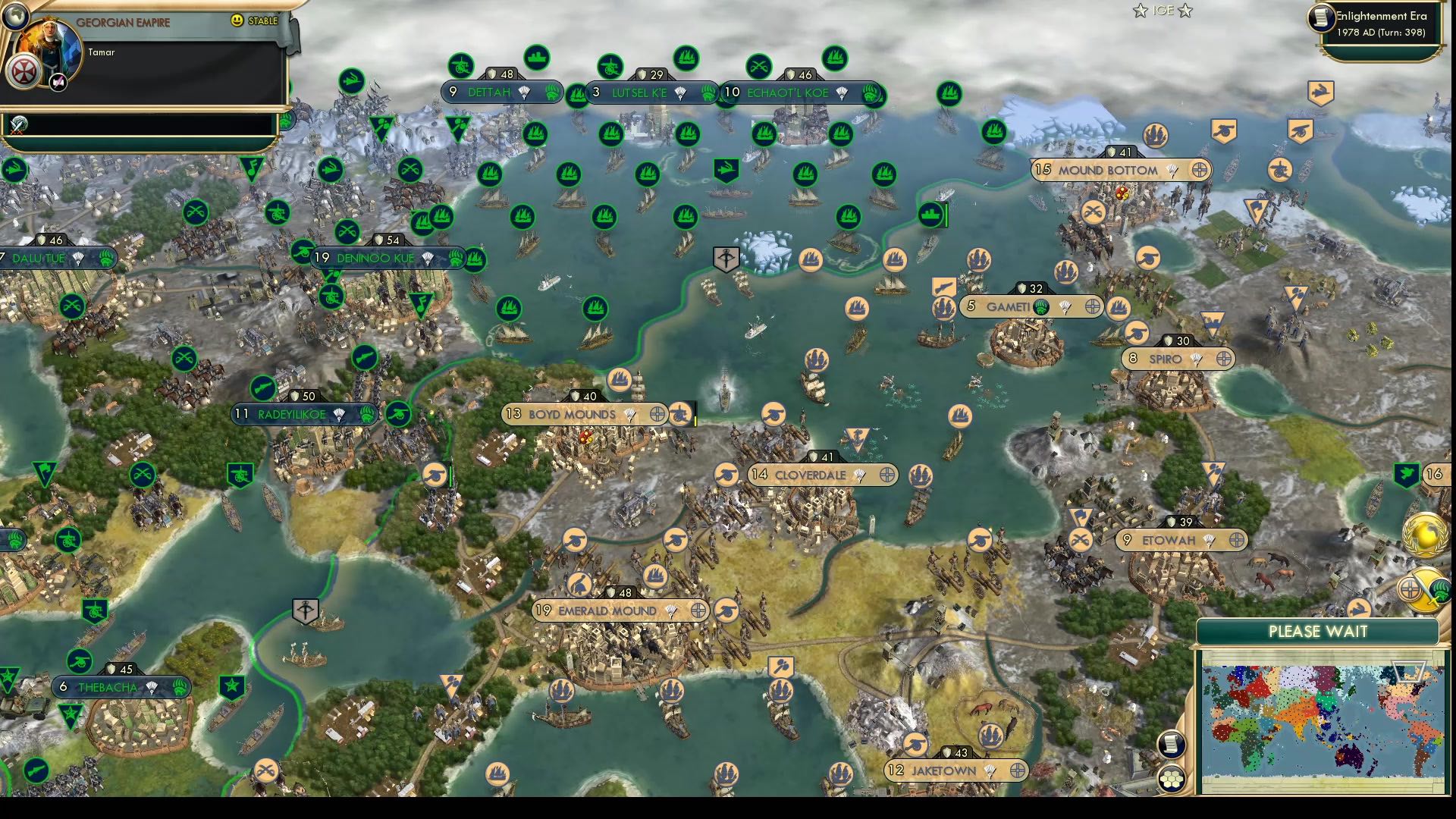Toggle citizen focus on Jaketown's banner

click(1020, 770)
